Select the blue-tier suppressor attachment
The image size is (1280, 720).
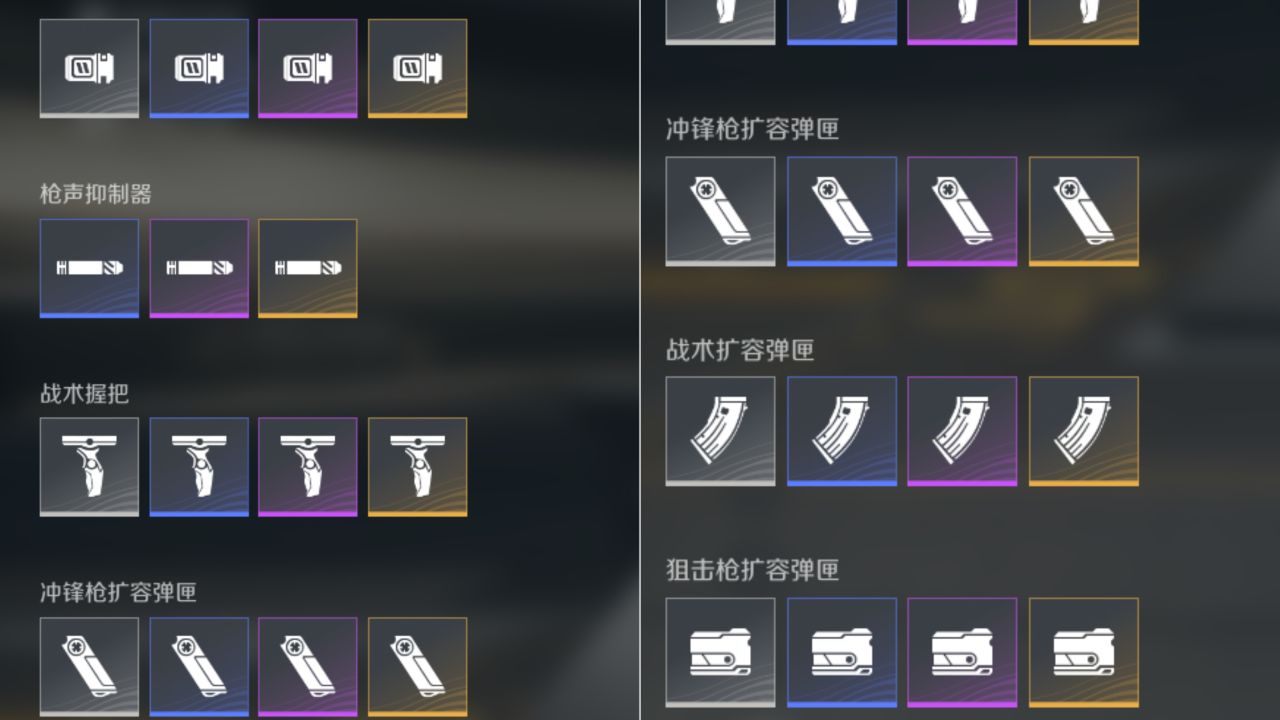coord(89,267)
